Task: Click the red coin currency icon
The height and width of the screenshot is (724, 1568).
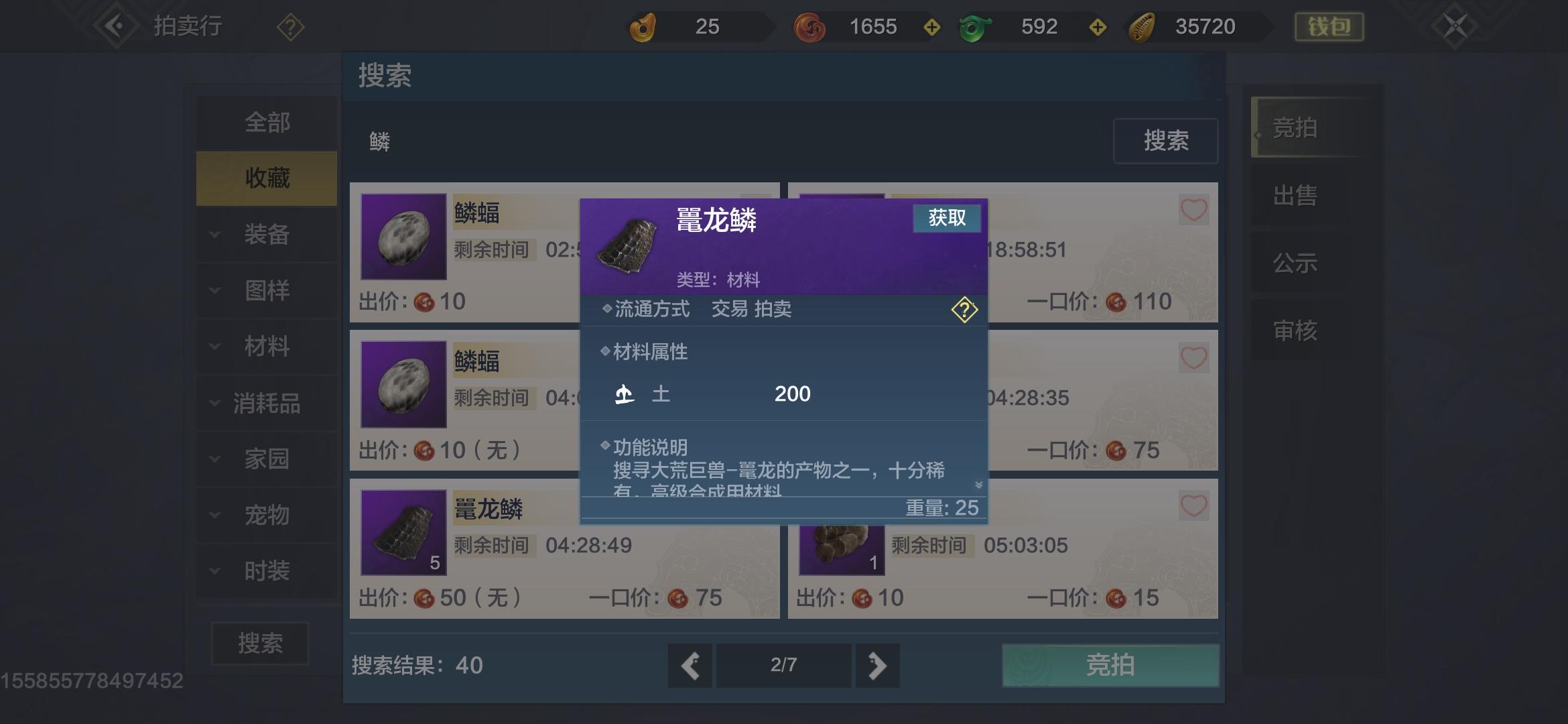Action: 810,26
